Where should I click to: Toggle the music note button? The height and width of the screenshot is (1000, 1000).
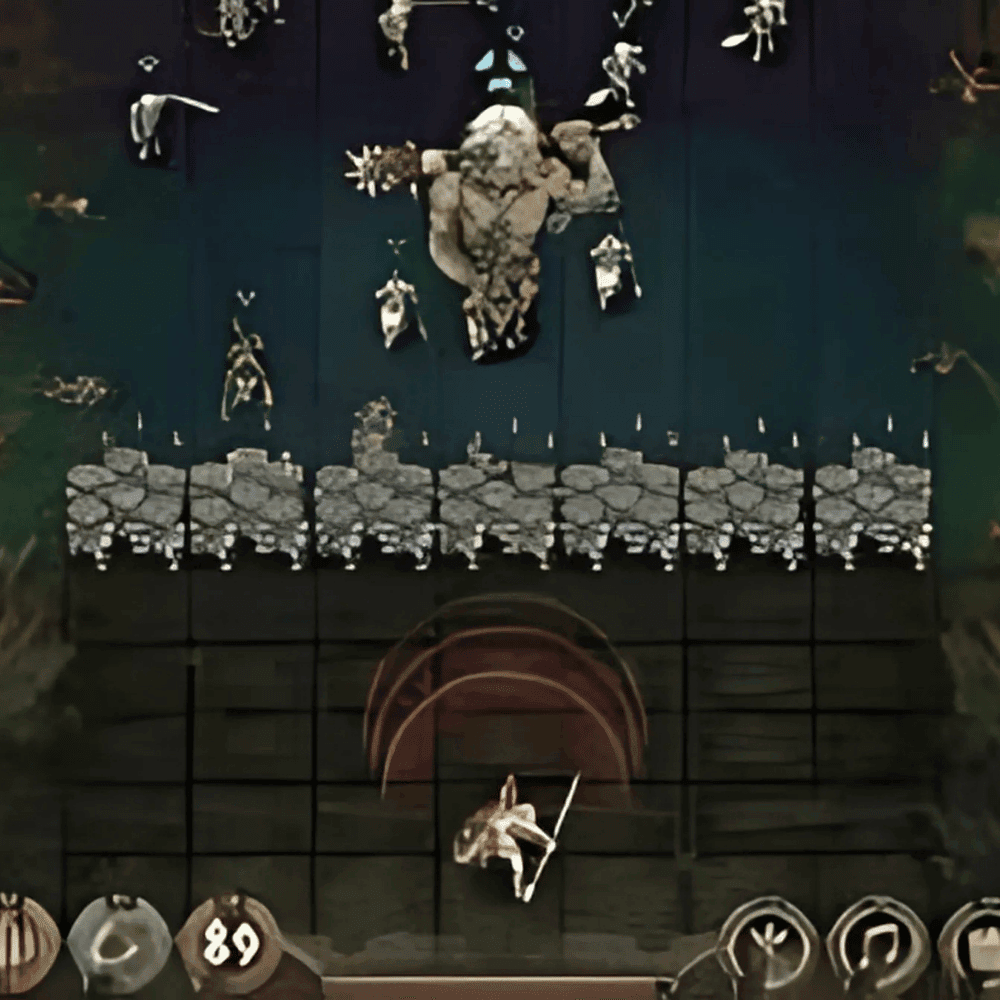[x=876, y=945]
